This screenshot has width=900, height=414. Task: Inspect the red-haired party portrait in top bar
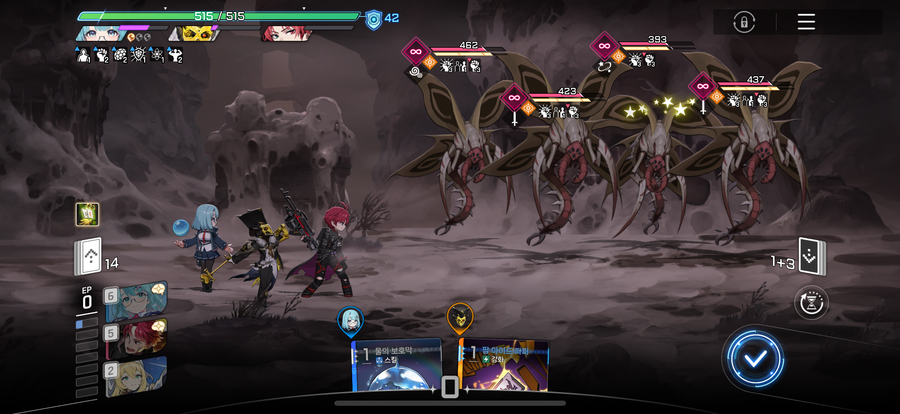pos(285,33)
